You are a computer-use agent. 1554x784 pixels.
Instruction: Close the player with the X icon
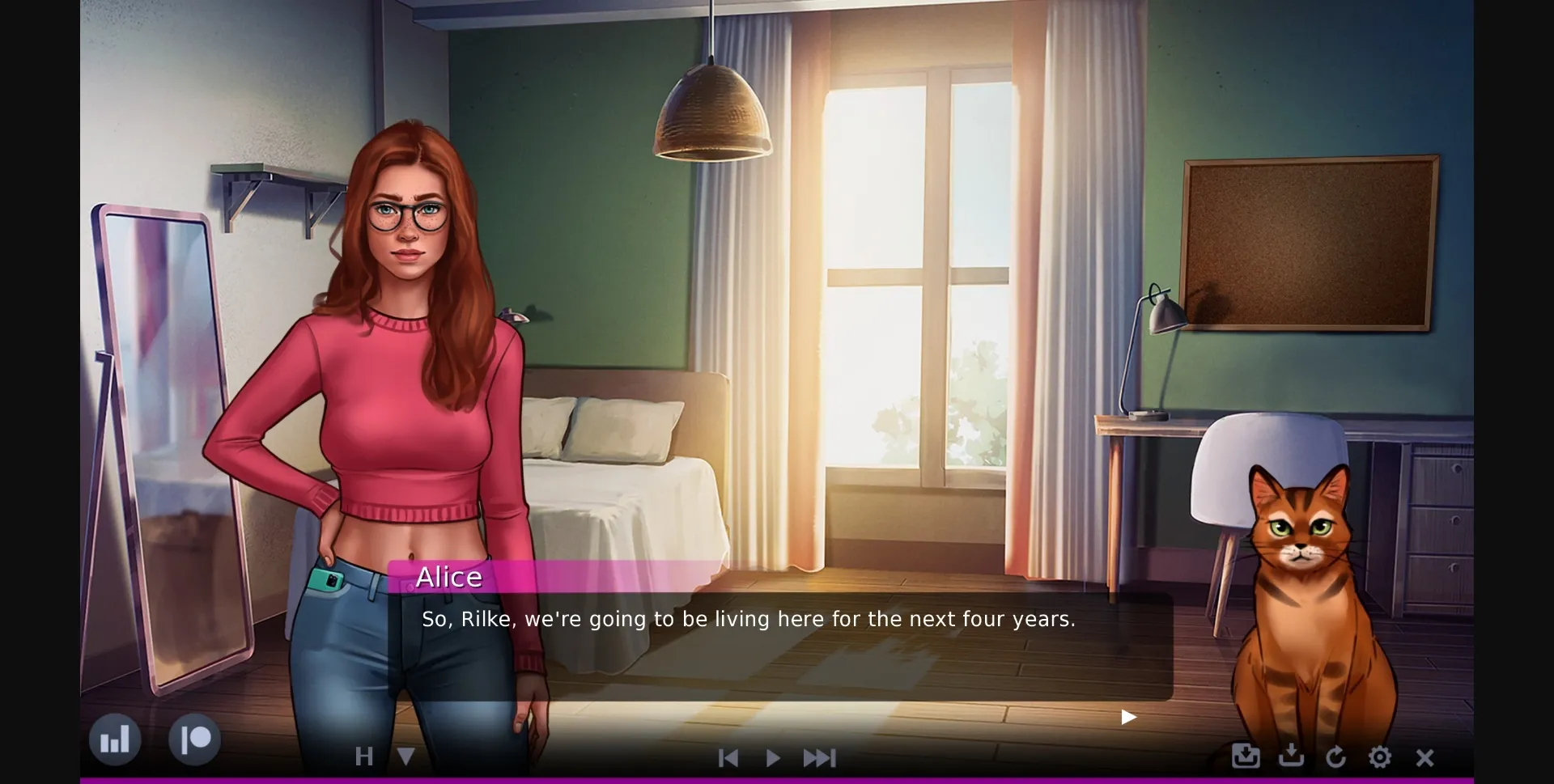tap(1424, 757)
